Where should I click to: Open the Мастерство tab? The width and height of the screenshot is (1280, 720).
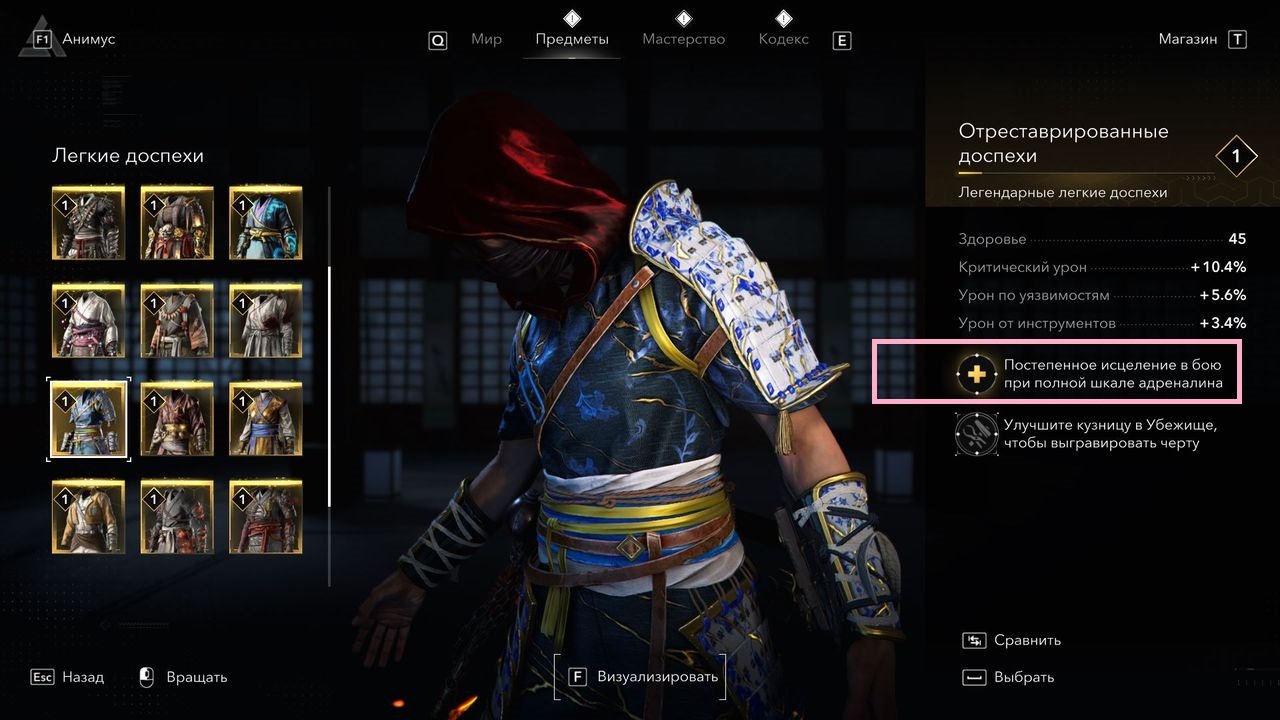coord(684,40)
